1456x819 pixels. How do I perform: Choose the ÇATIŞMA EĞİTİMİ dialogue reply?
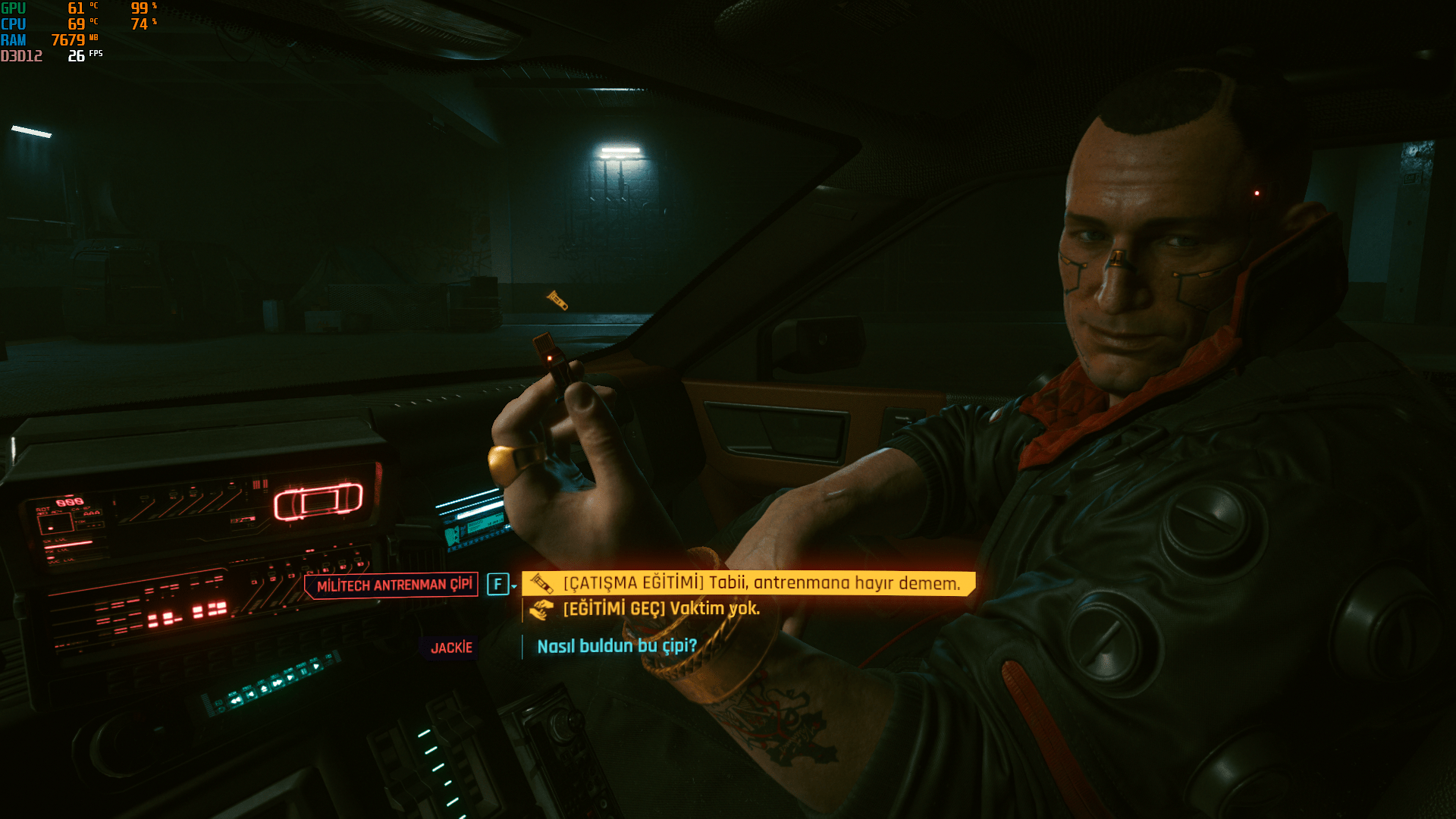pos(761,583)
